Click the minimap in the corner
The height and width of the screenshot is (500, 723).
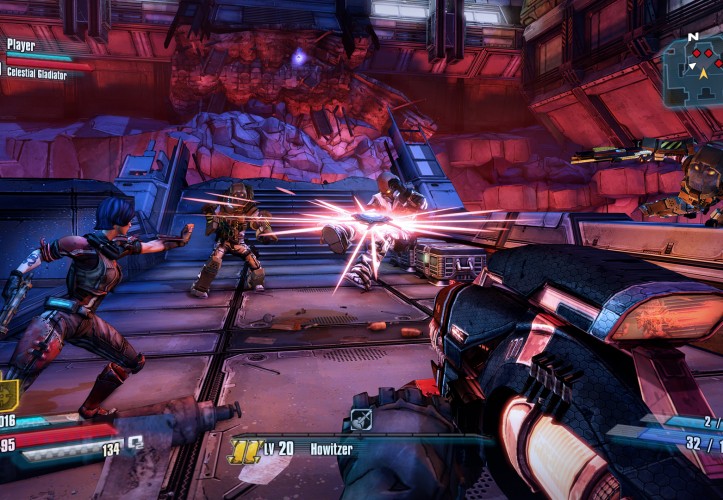click(692, 70)
